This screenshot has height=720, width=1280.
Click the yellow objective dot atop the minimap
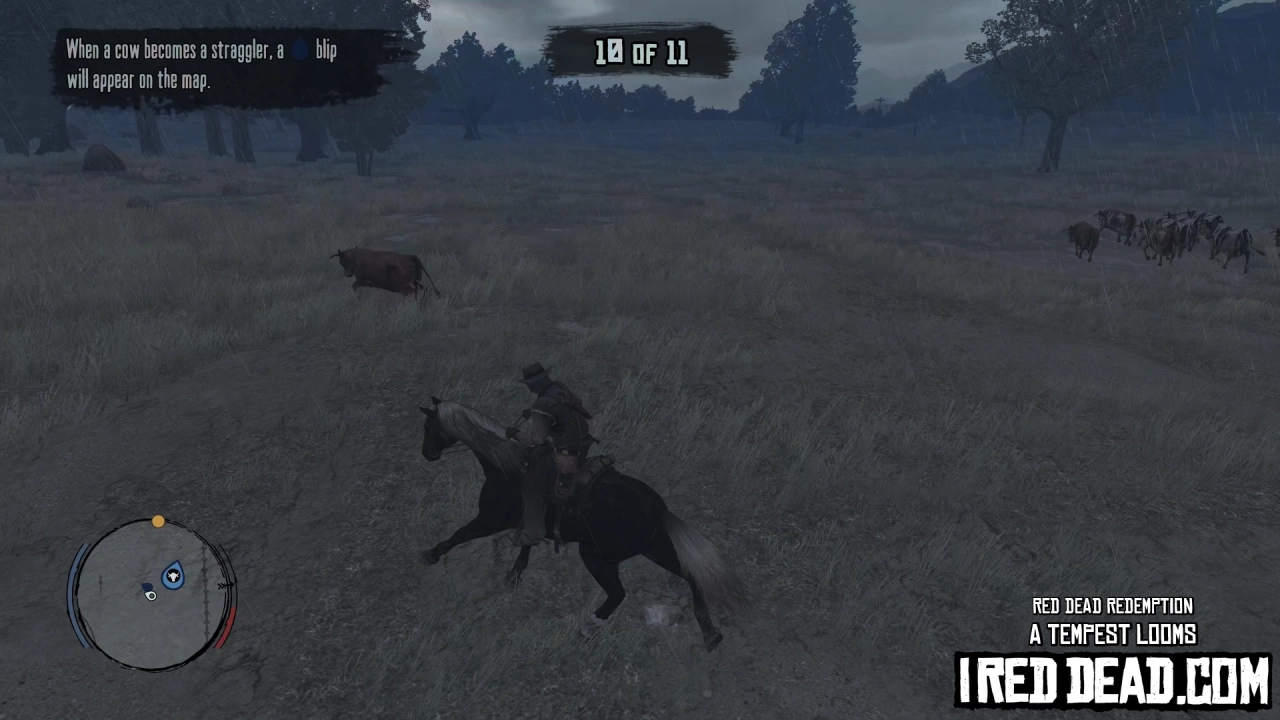point(159,521)
